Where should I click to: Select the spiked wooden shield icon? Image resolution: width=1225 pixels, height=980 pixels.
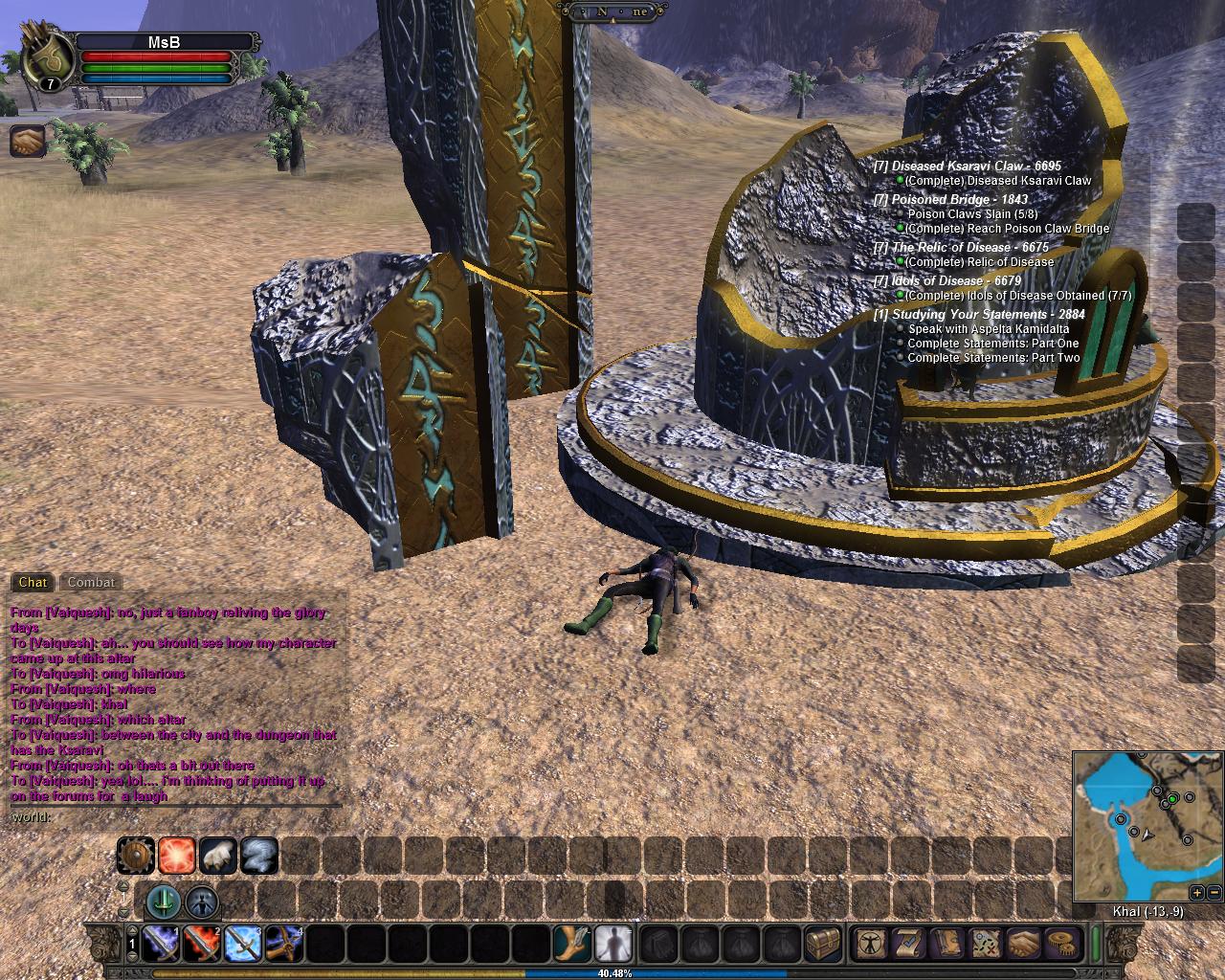(x=136, y=855)
